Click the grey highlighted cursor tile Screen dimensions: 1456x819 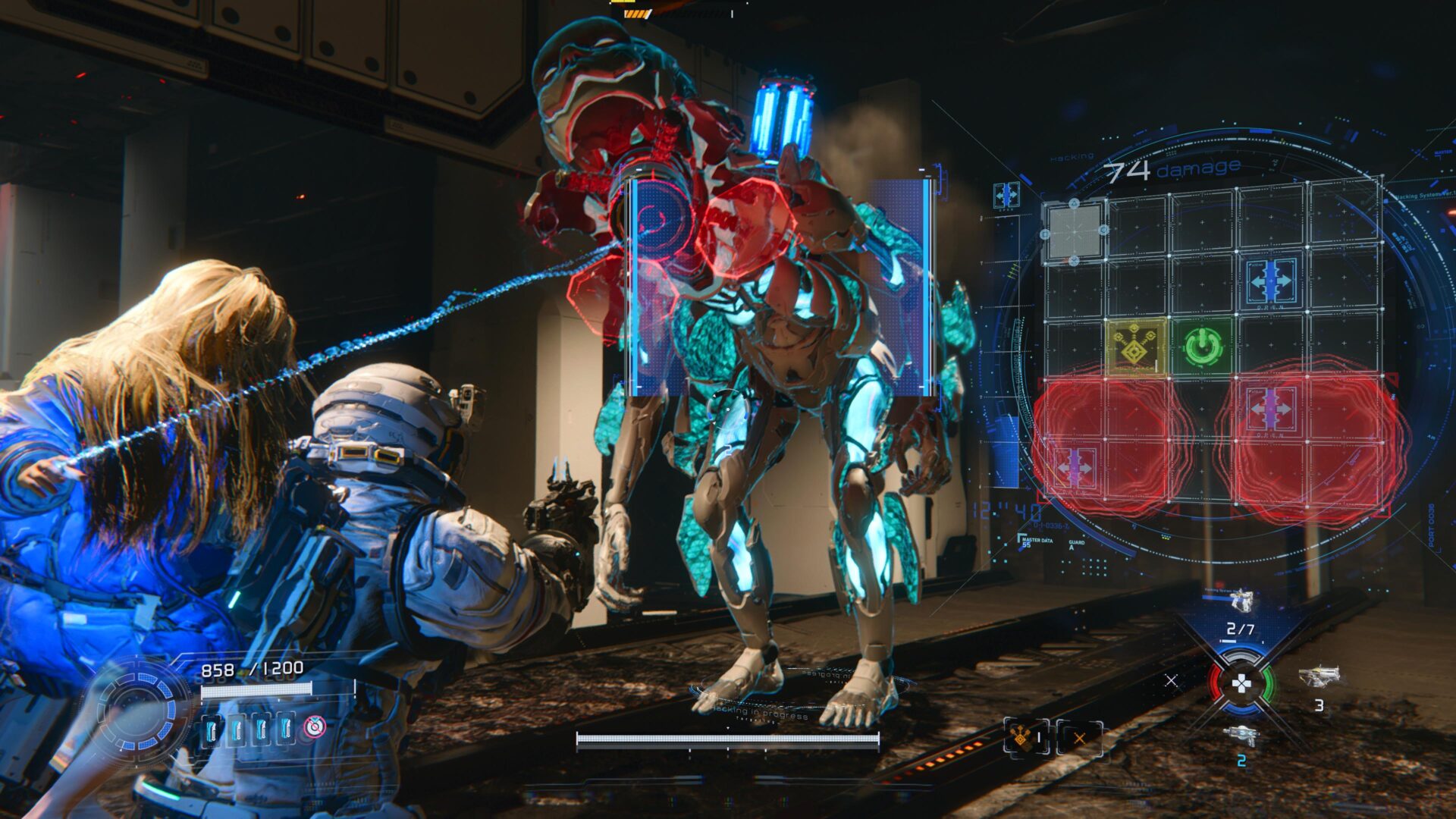(x=1074, y=231)
